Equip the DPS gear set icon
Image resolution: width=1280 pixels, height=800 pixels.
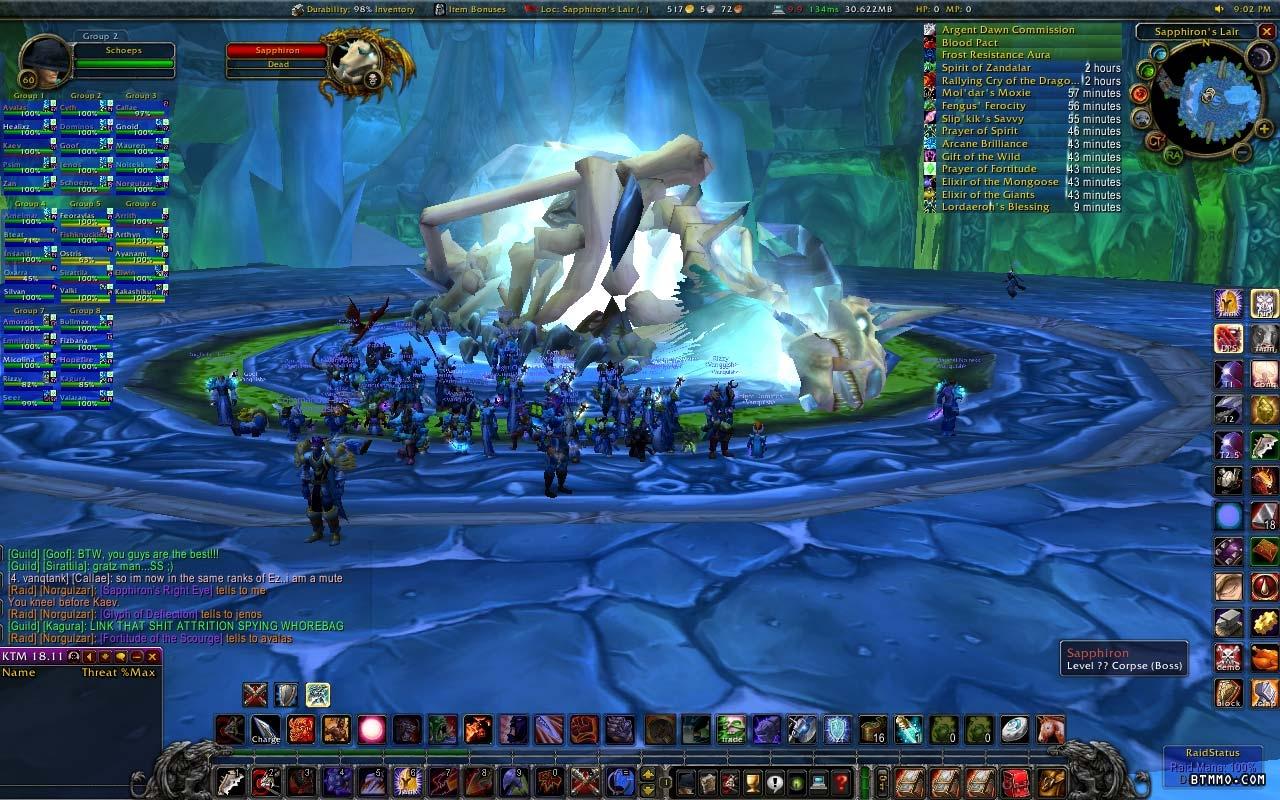[x=1229, y=338]
